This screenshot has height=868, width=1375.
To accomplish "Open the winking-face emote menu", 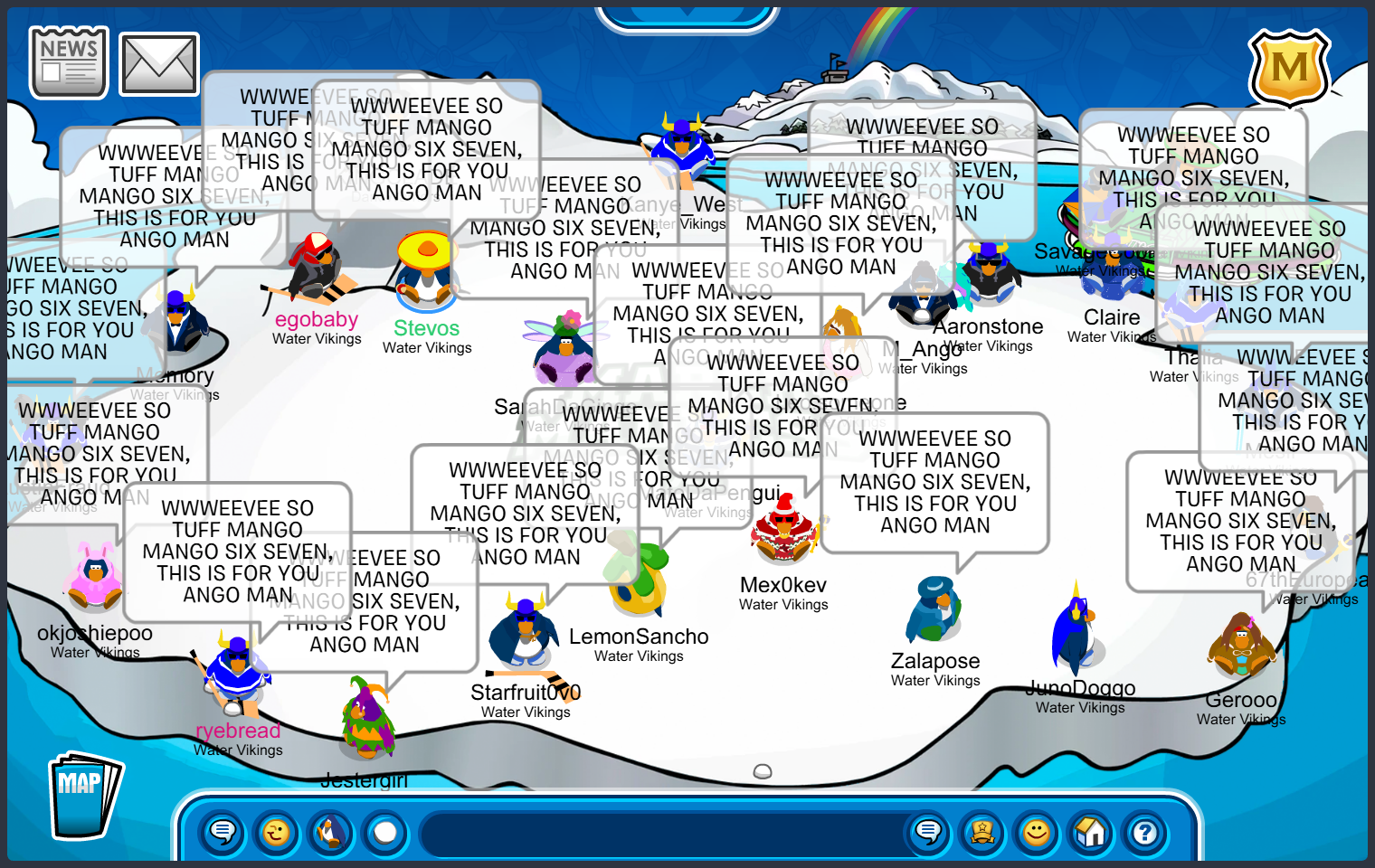I will [x=277, y=832].
